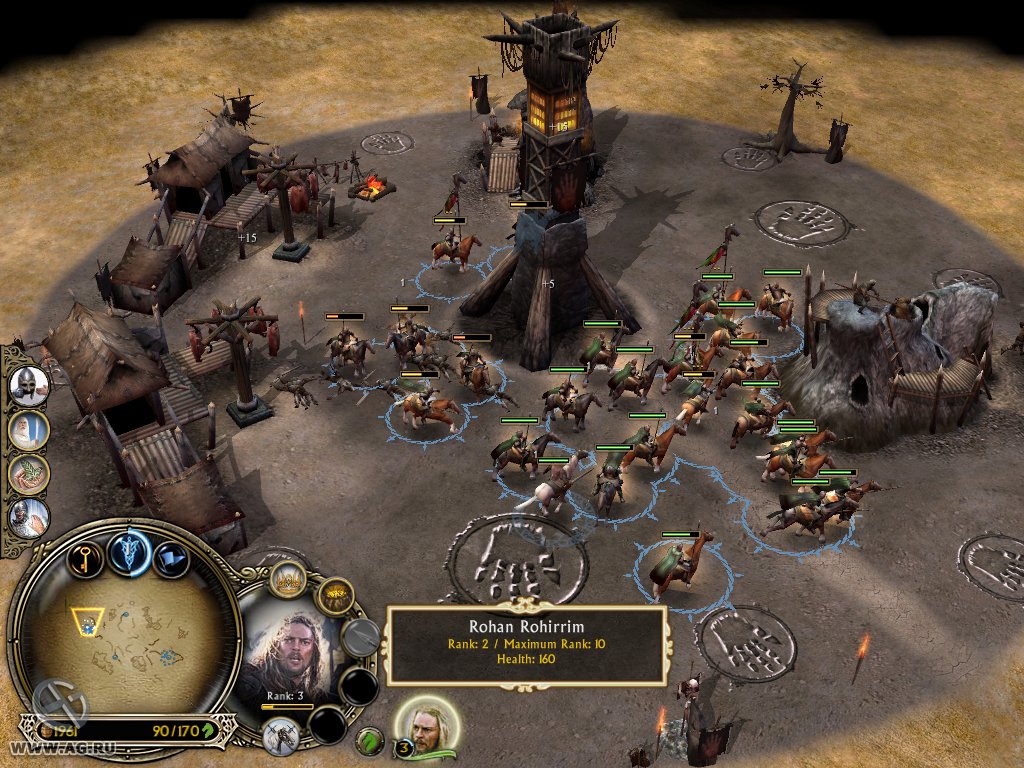Activate the golden cauldron ability
This screenshot has height=768, width=1024.
[336, 597]
